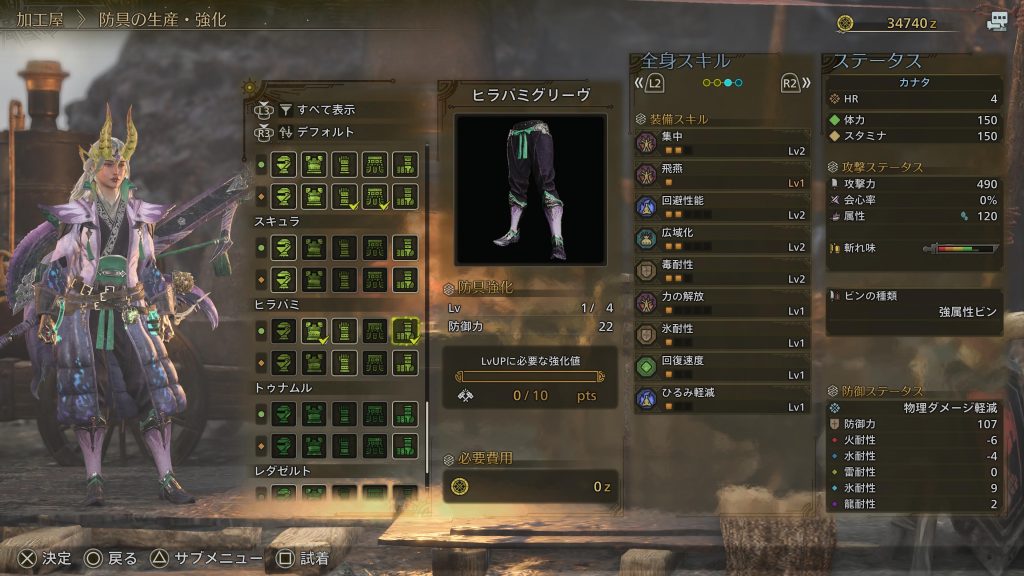The height and width of the screenshot is (576, 1024).
Task: Open the chat icon beside the zenny count
Action: pyautogui.click(x=997, y=22)
